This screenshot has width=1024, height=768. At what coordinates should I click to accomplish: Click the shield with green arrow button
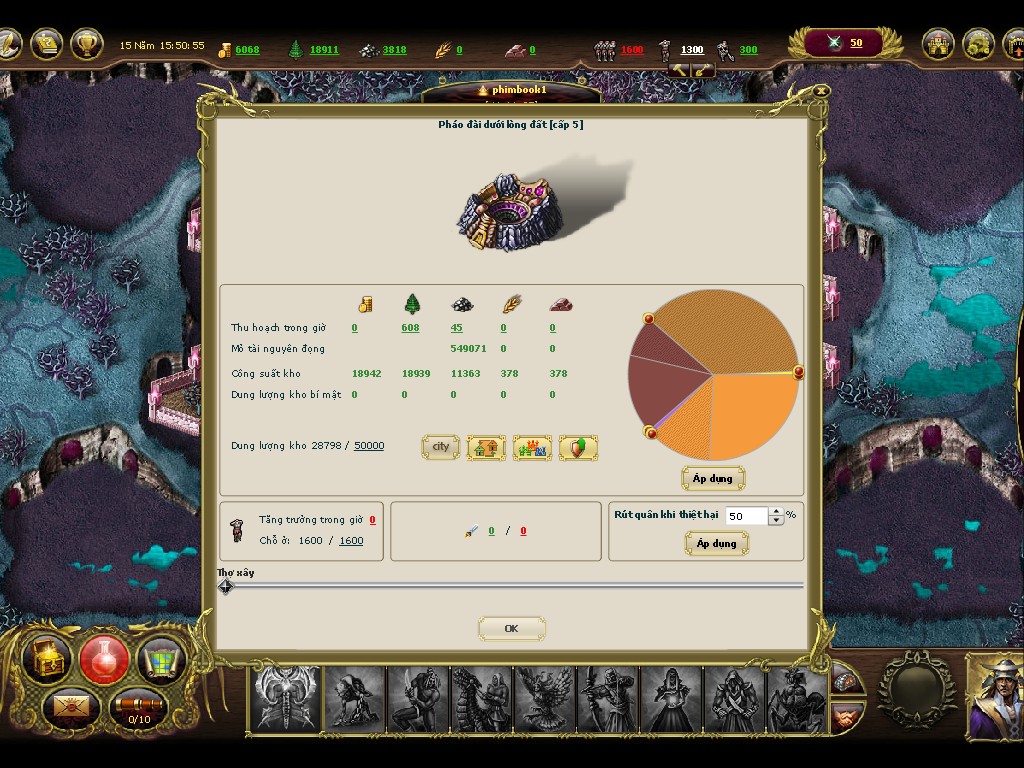coord(578,448)
